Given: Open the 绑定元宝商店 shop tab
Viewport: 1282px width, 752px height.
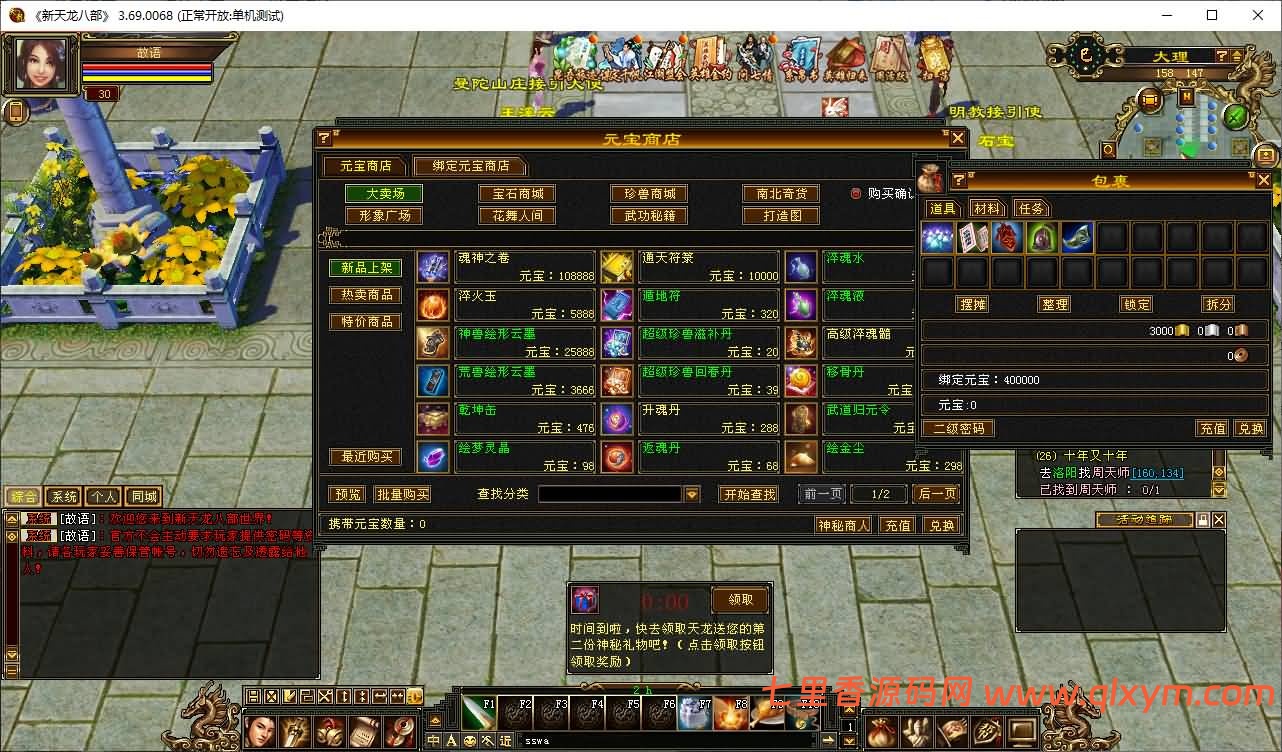Looking at the screenshot, I should (470, 166).
